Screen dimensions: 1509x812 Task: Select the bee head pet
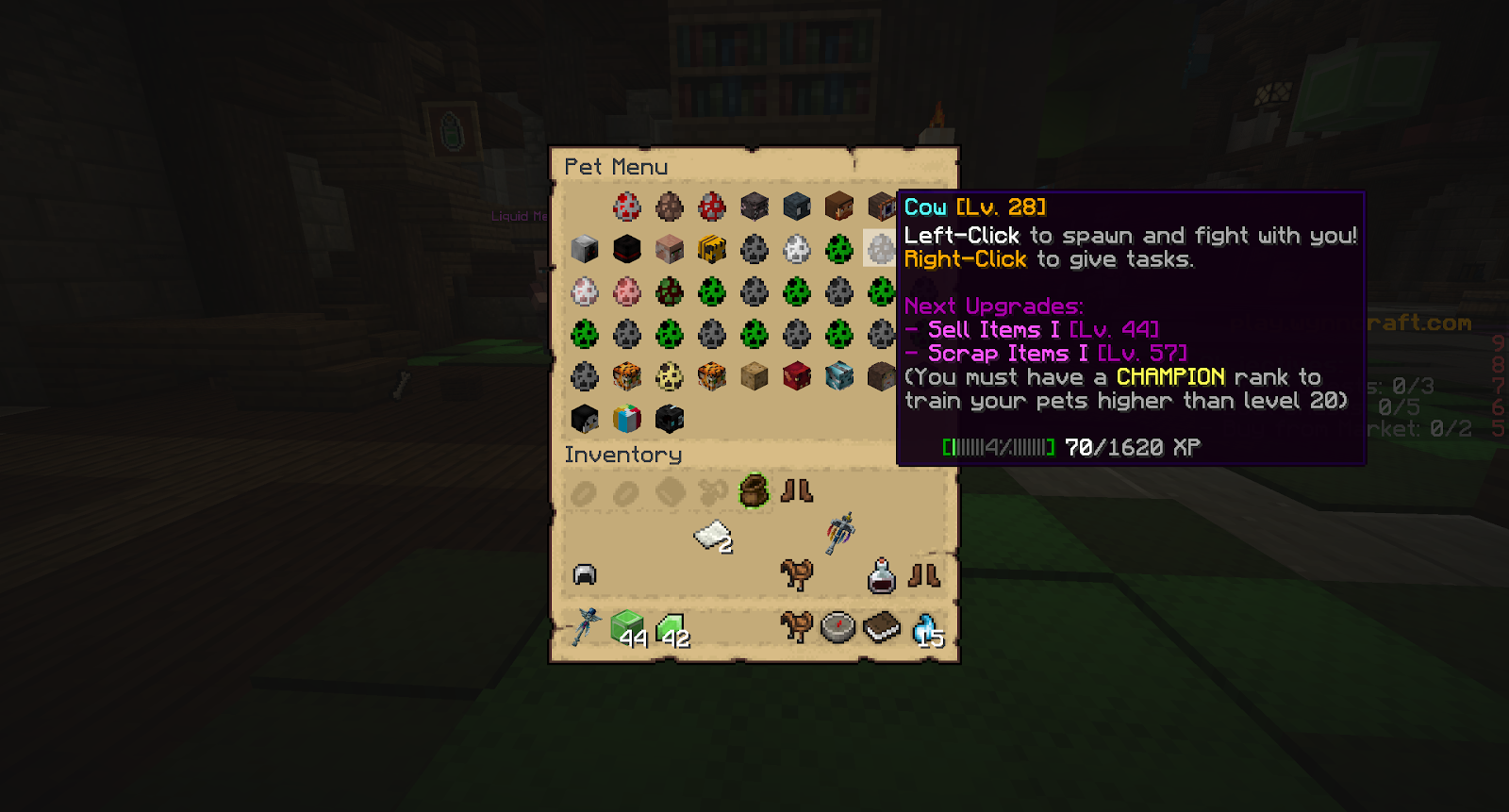tap(712, 249)
